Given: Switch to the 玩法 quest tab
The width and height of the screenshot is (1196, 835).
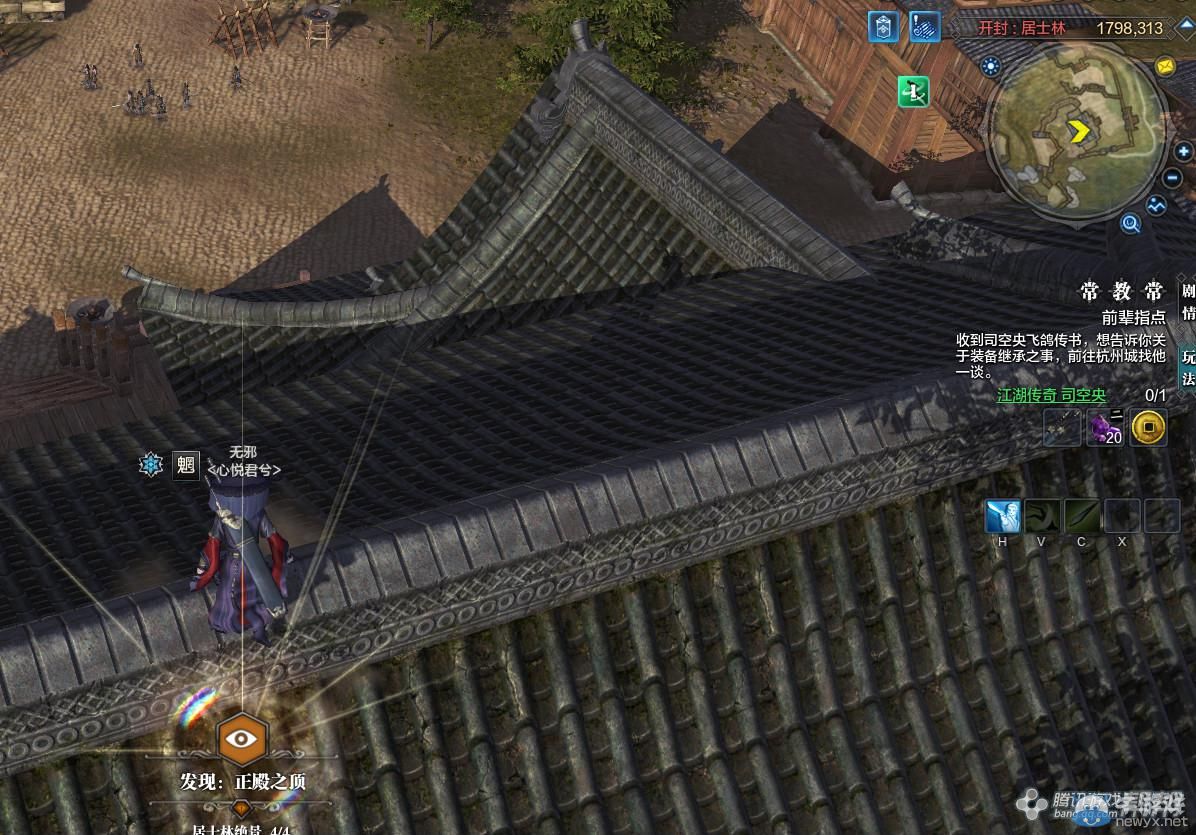Looking at the screenshot, I should pyautogui.click(x=1188, y=366).
